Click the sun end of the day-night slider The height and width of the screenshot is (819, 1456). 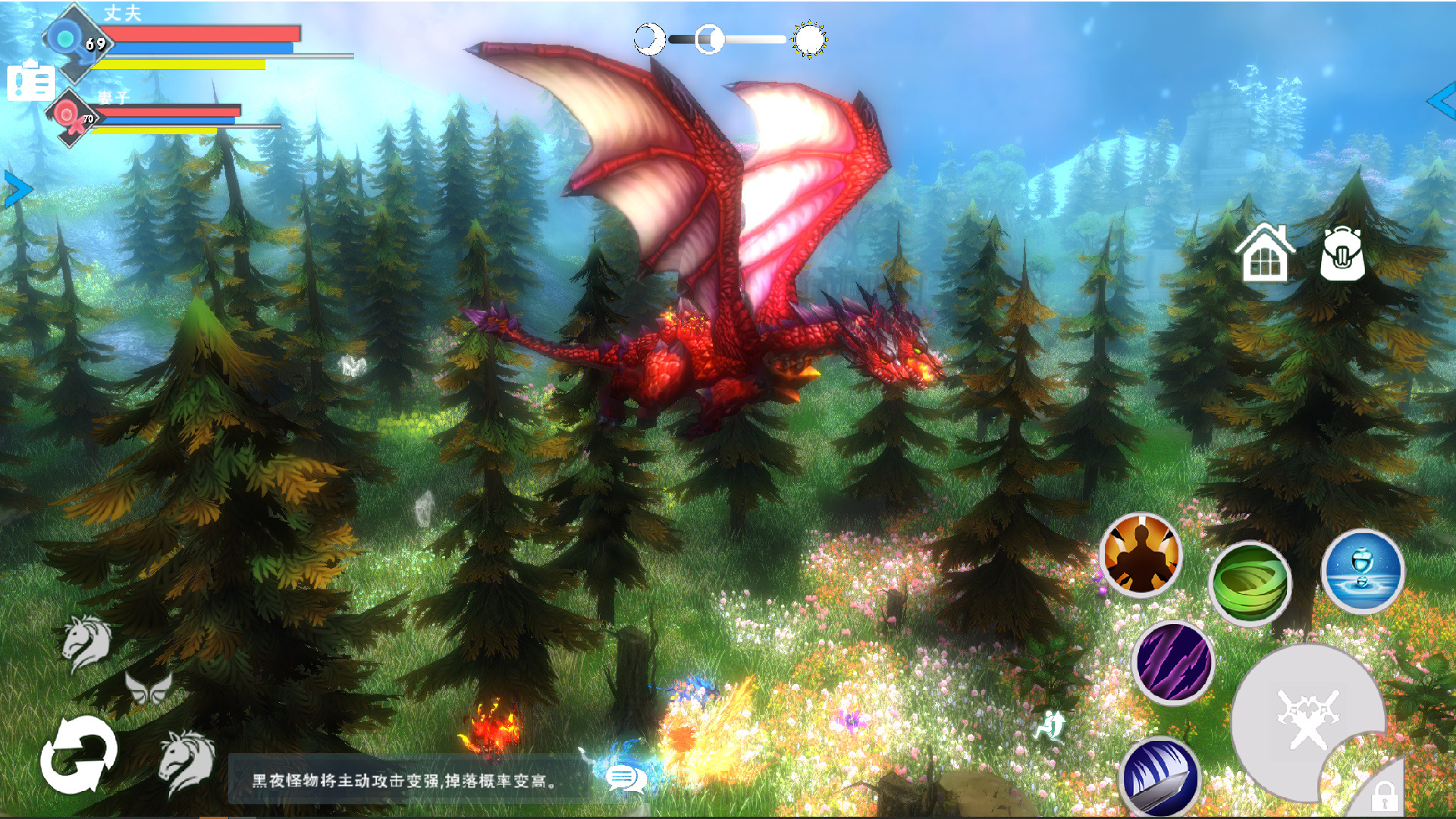[x=811, y=39]
